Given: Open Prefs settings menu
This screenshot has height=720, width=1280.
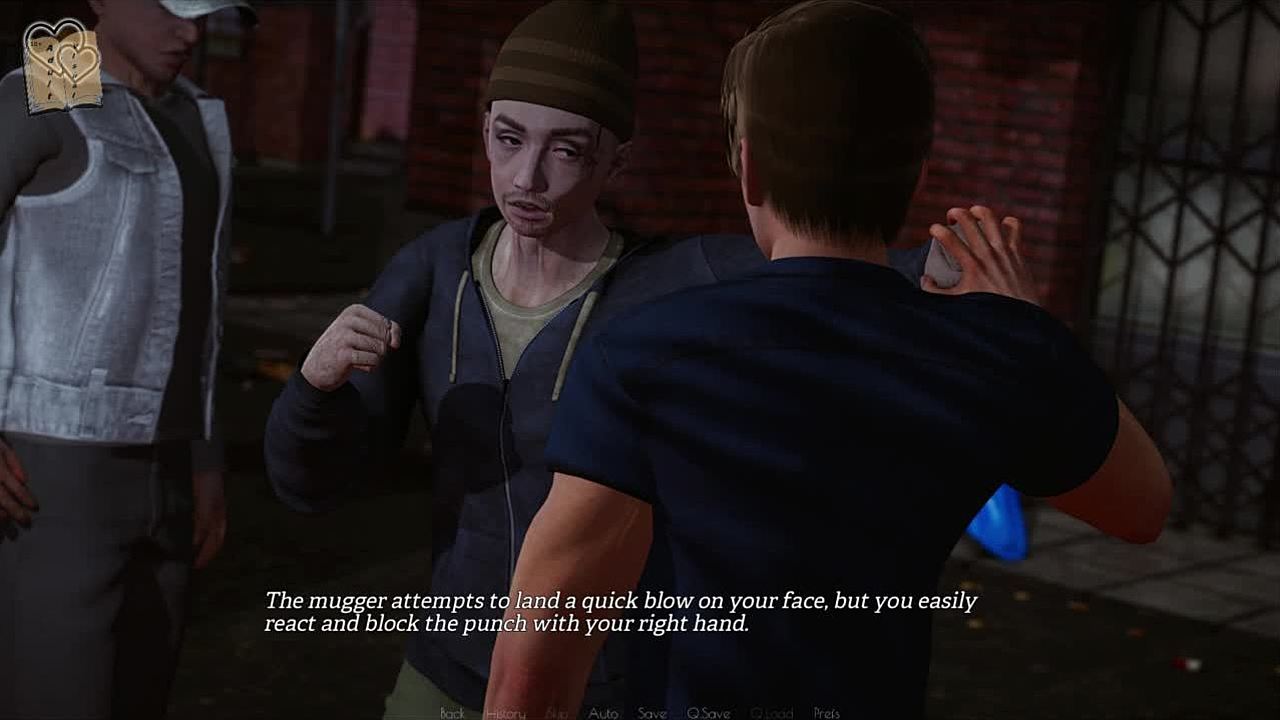Looking at the screenshot, I should tap(827, 713).
